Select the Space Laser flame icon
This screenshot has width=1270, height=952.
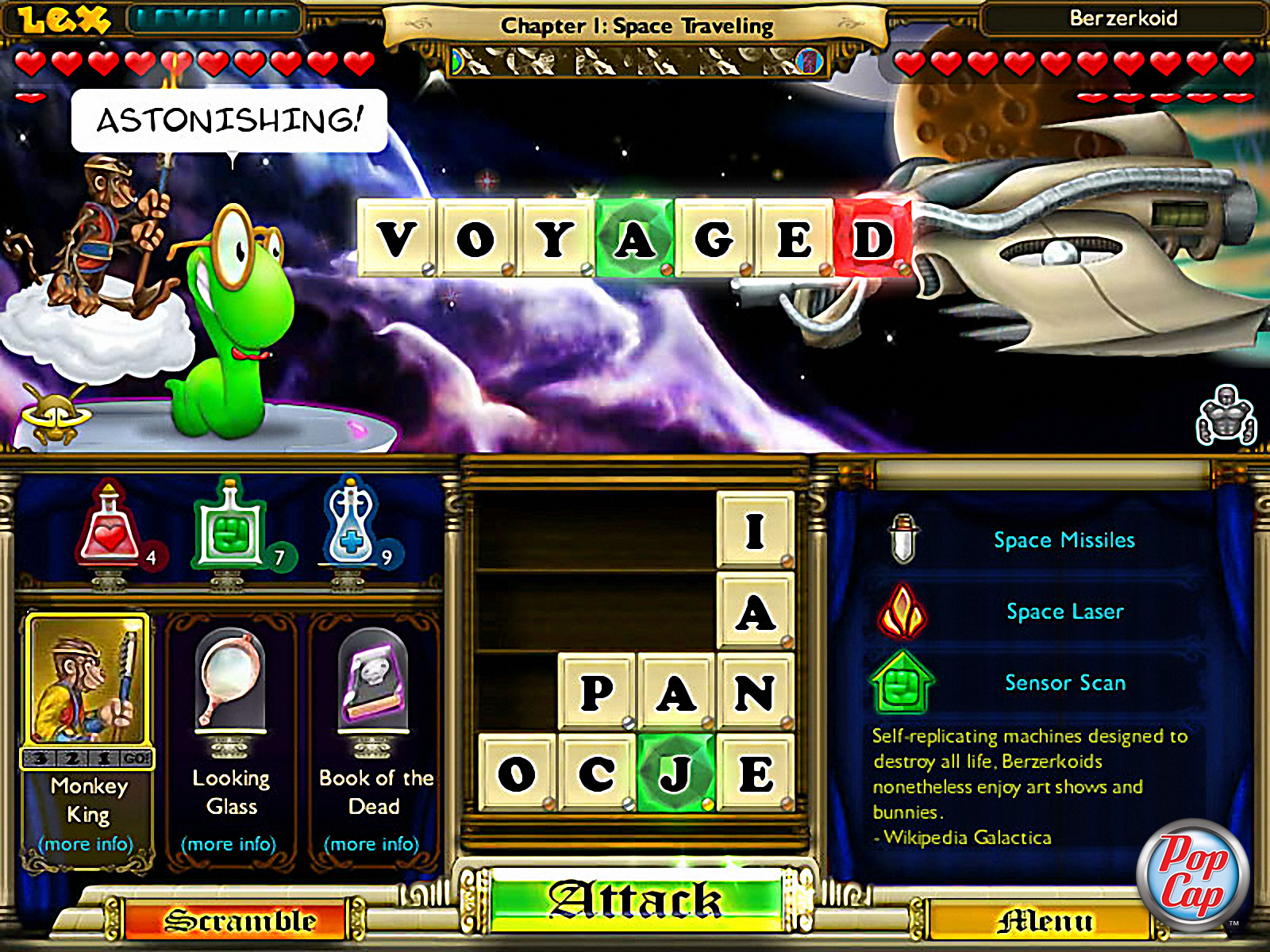click(x=903, y=611)
